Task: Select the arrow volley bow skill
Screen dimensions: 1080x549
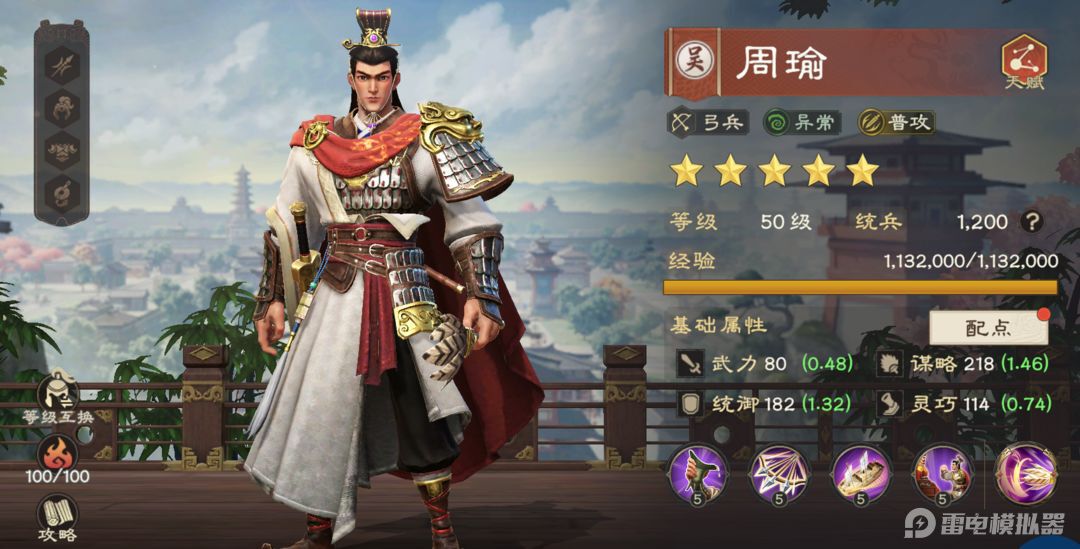Action: (x=779, y=474)
